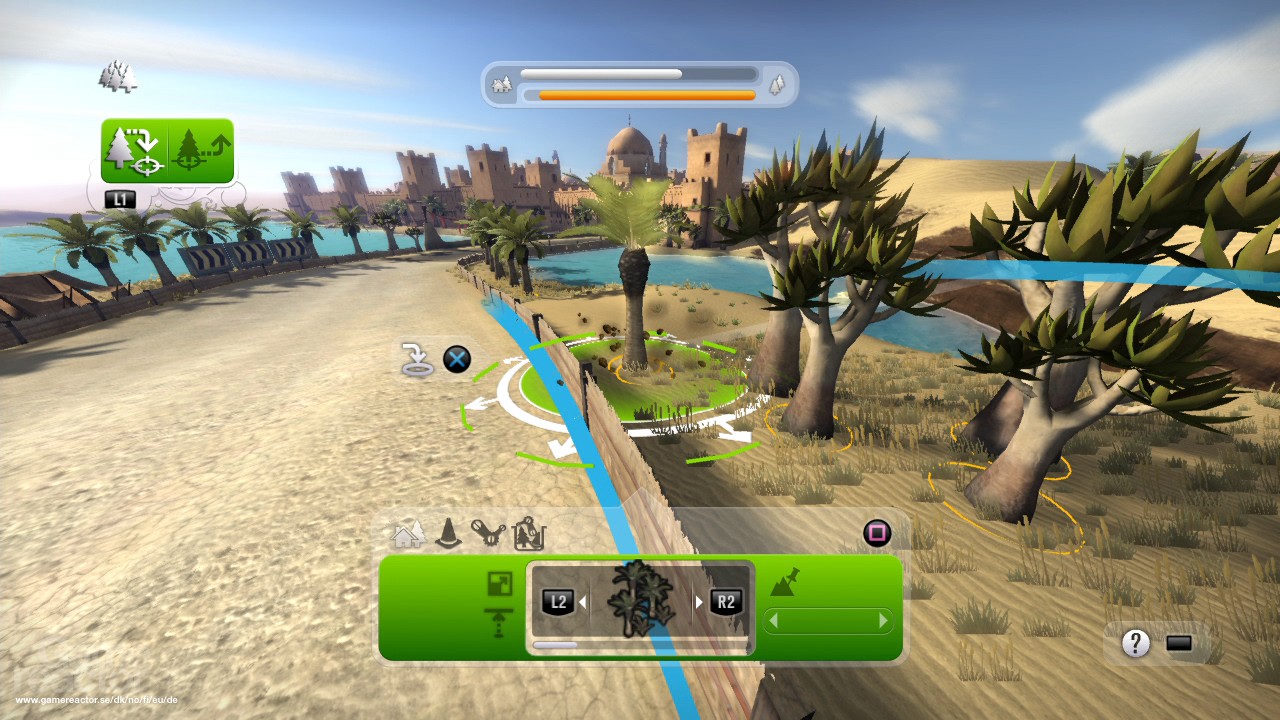Click the right arrow on the green slider
This screenshot has height=720, width=1280.
point(884,620)
